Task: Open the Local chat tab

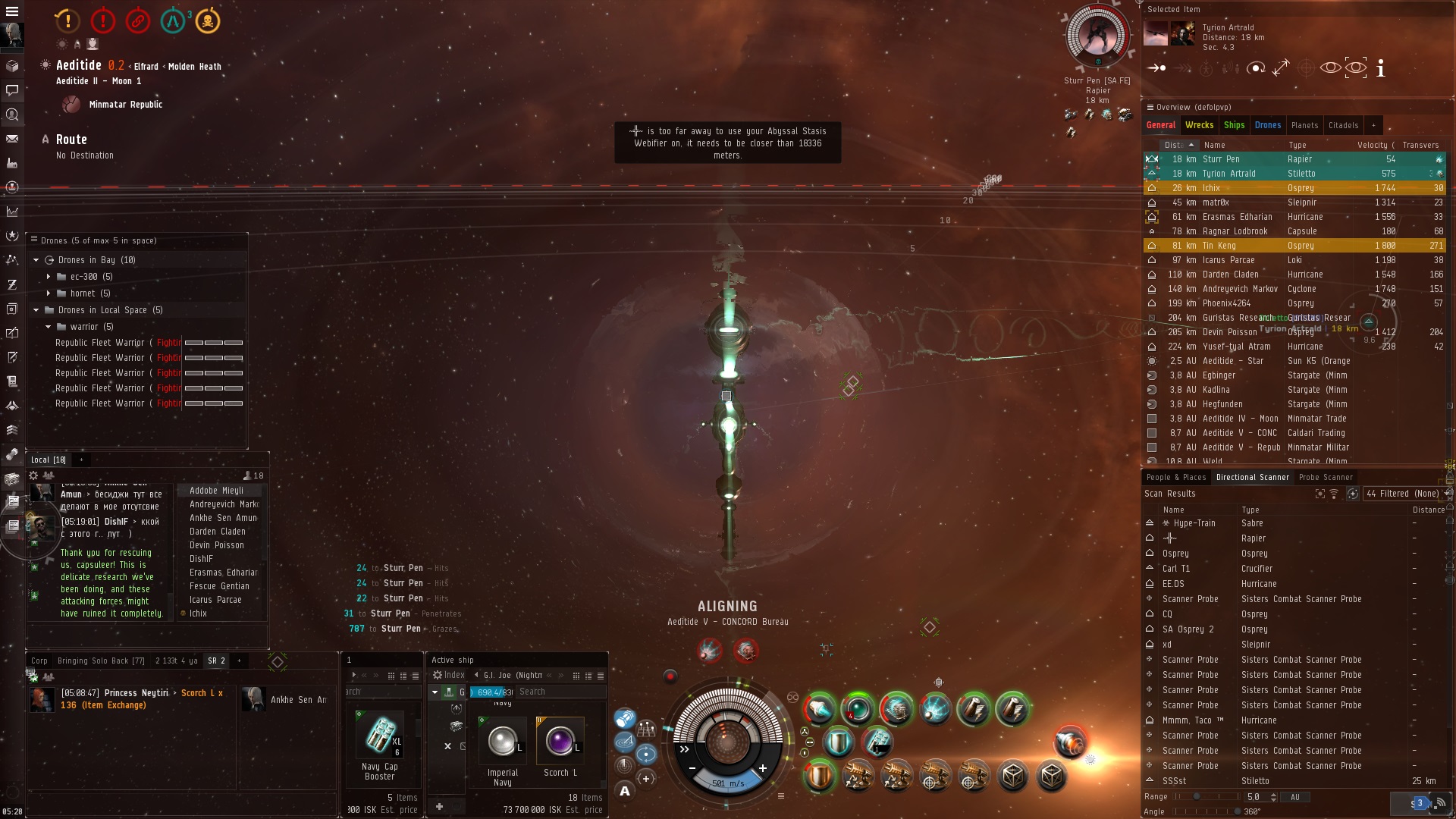Action: click(x=48, y=460)
